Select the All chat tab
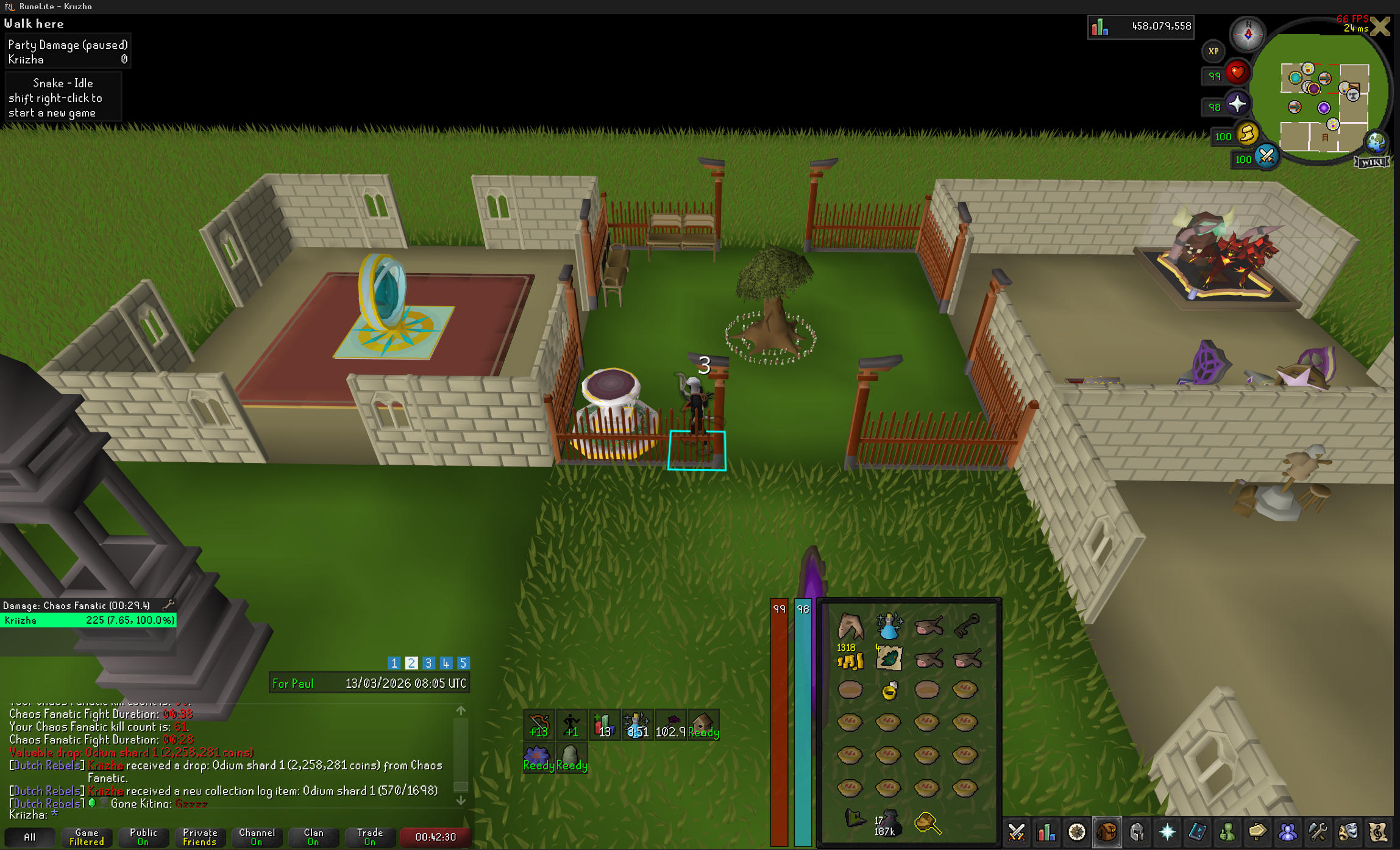 click(29, 837)
